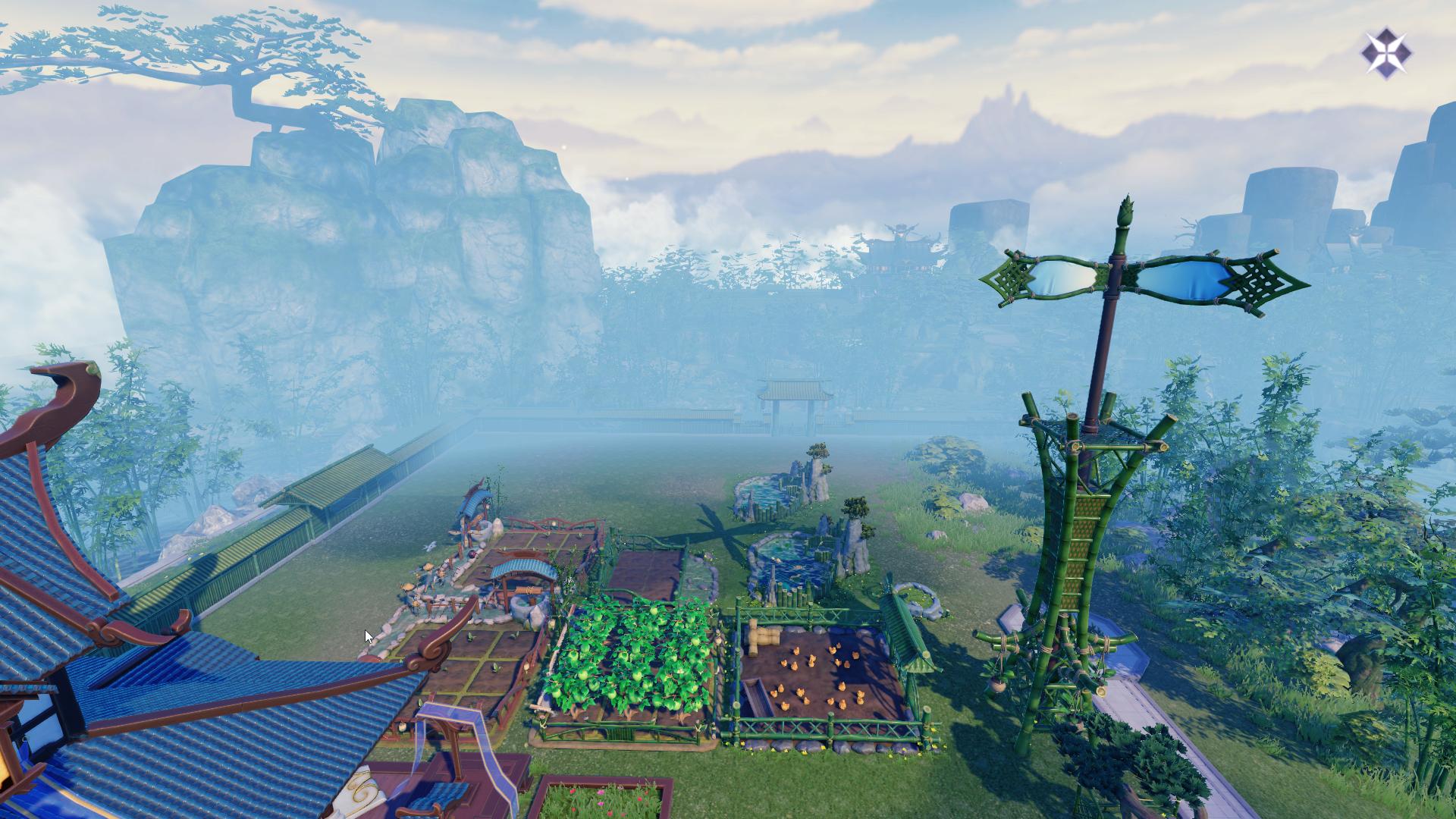Click the diamond-shaped X close icon
Screen dimensions: 1456x819
pyautogui.click(x=1386, y=53)
